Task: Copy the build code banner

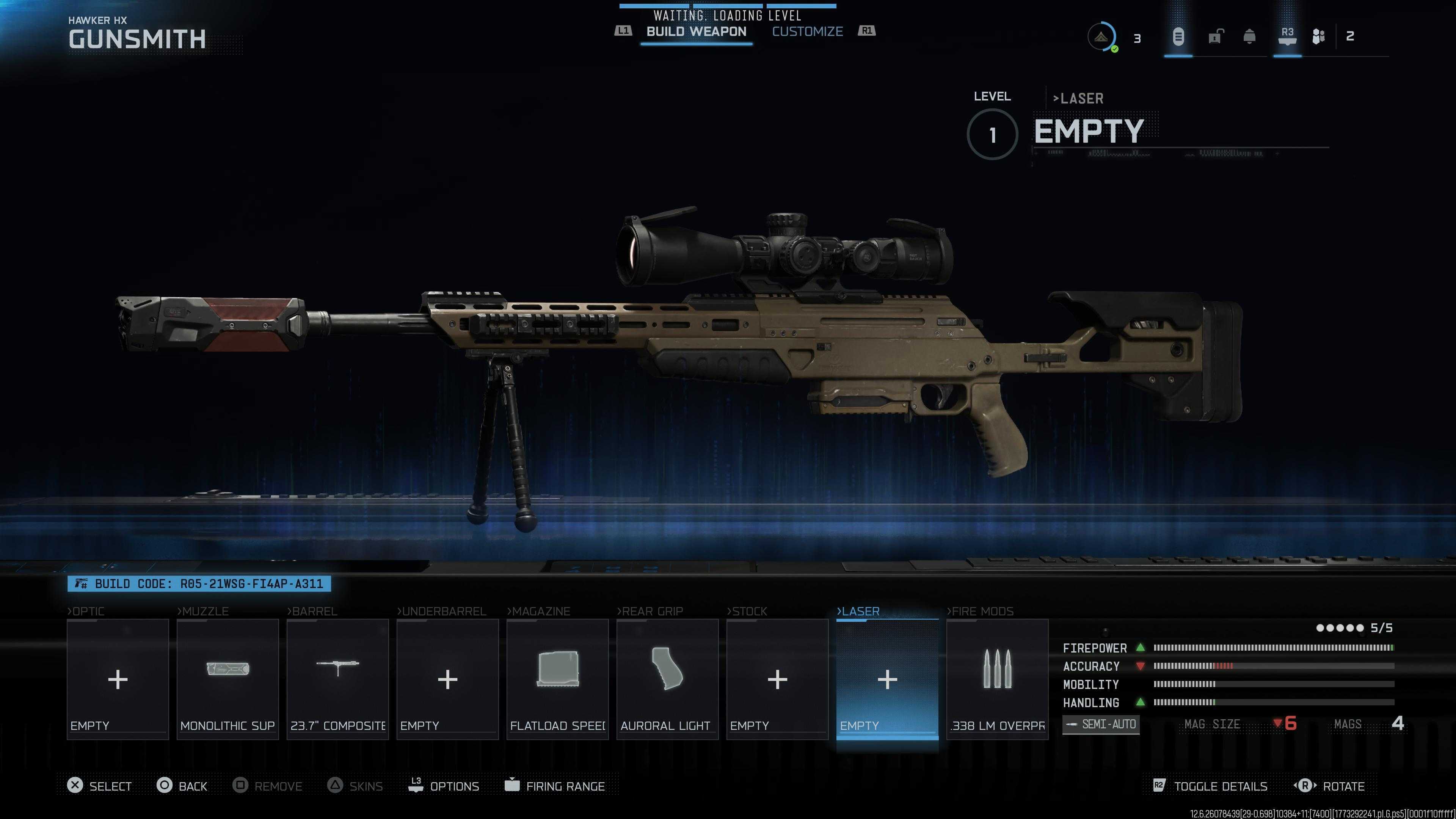Action: point(199,584)
